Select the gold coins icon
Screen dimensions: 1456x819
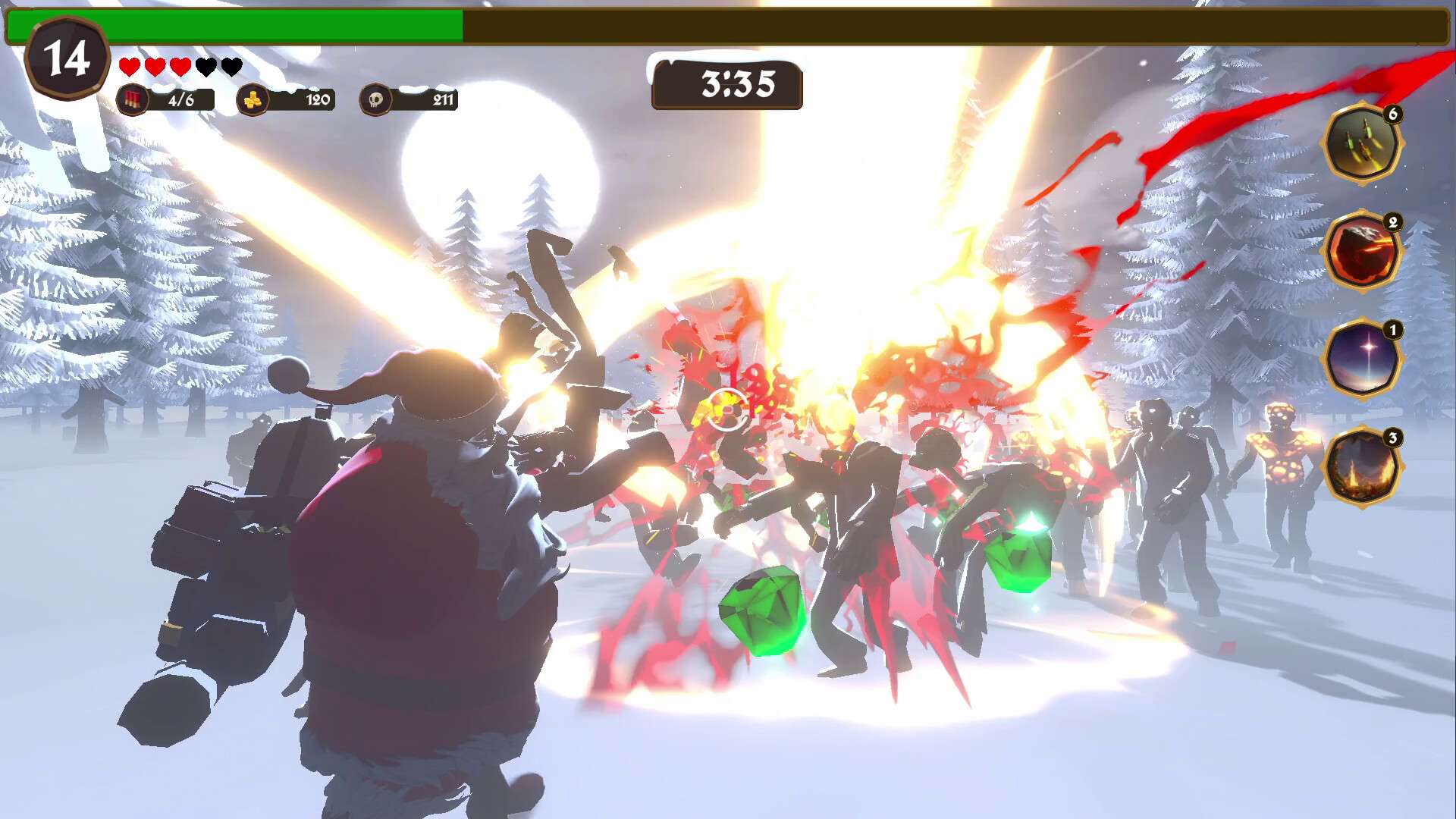253,99
